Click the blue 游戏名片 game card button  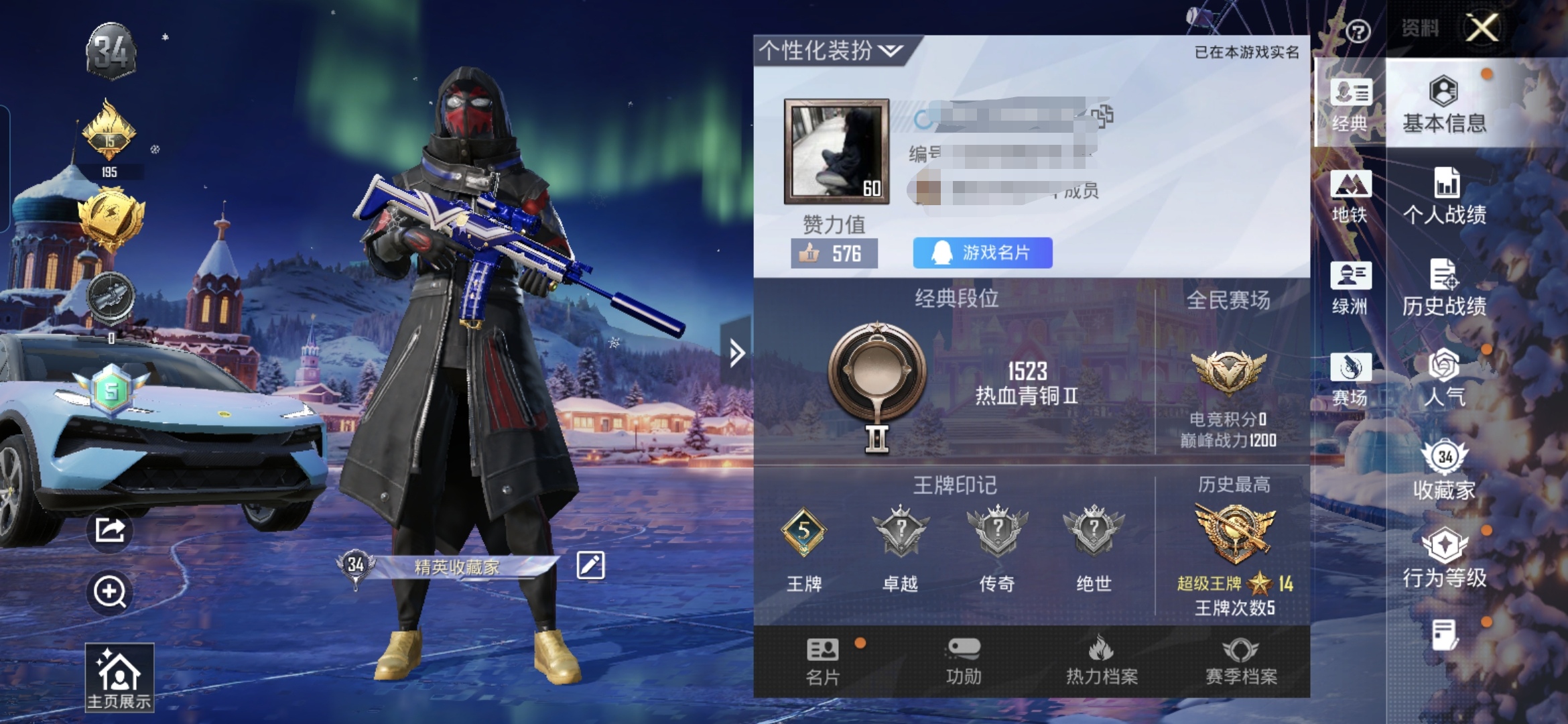(x=982, y=253)
